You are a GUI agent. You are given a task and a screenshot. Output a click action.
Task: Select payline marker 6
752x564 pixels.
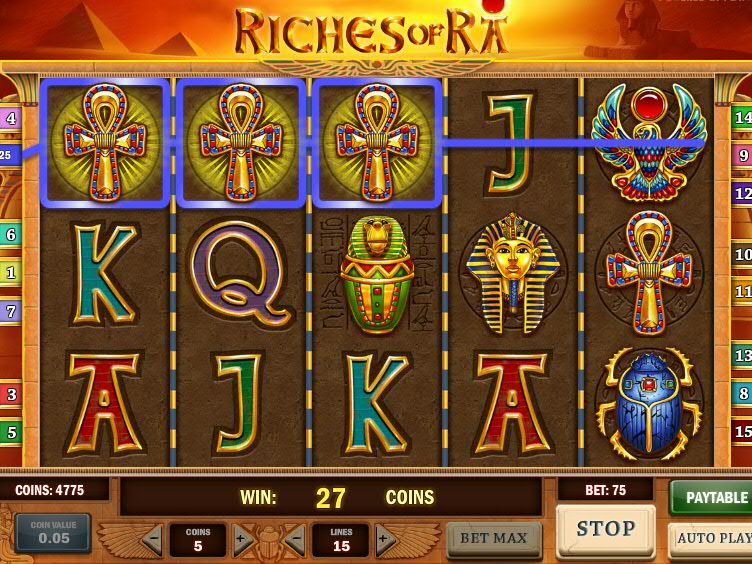(x=11, y=234)
